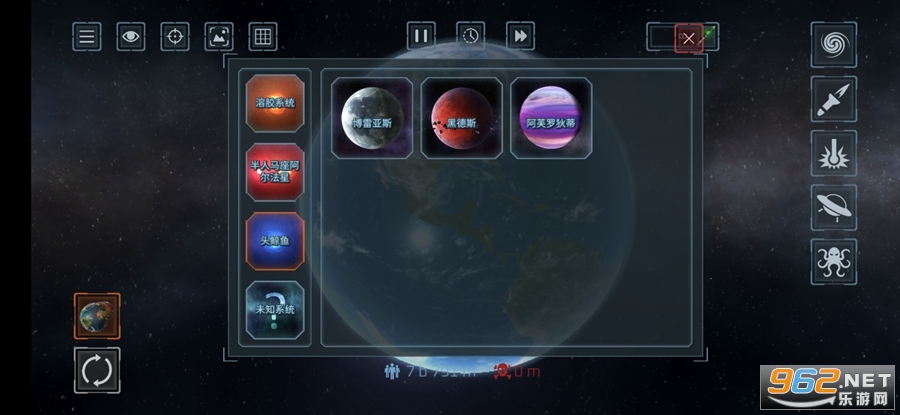Viewport: 900px width, 415px height.
Task: Activate the UFO weapon category
Action: [833, 207]
